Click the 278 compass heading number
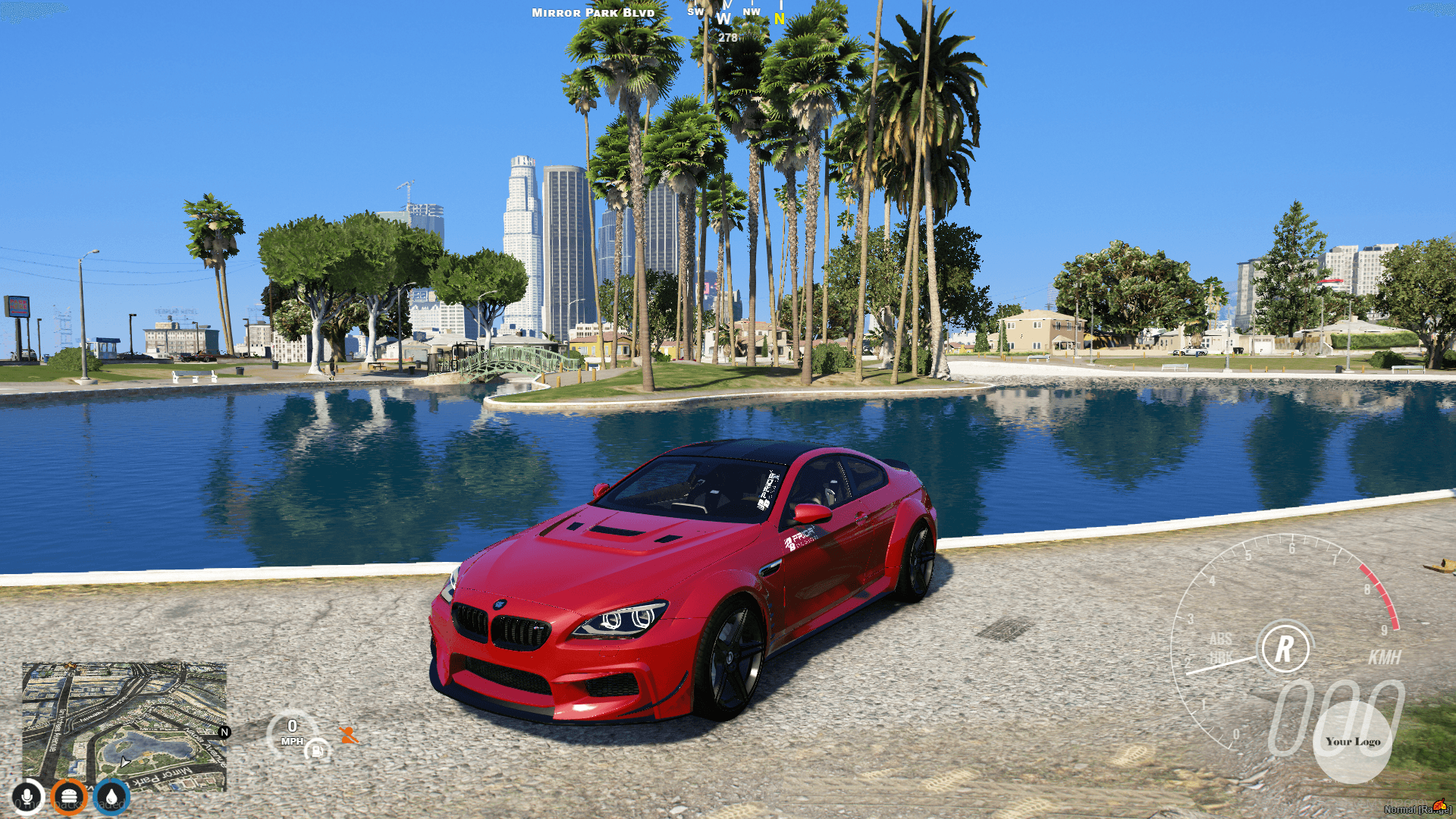The width and height of the screenshot is (1456, 819). click(x=728, y=36)
